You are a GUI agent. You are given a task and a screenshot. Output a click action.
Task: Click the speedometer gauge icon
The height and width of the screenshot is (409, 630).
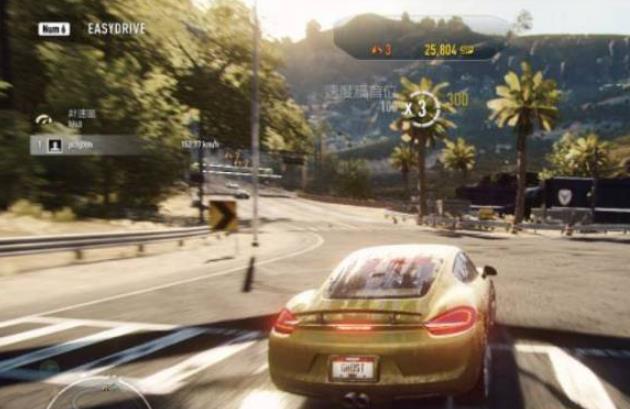pos(44,120)
